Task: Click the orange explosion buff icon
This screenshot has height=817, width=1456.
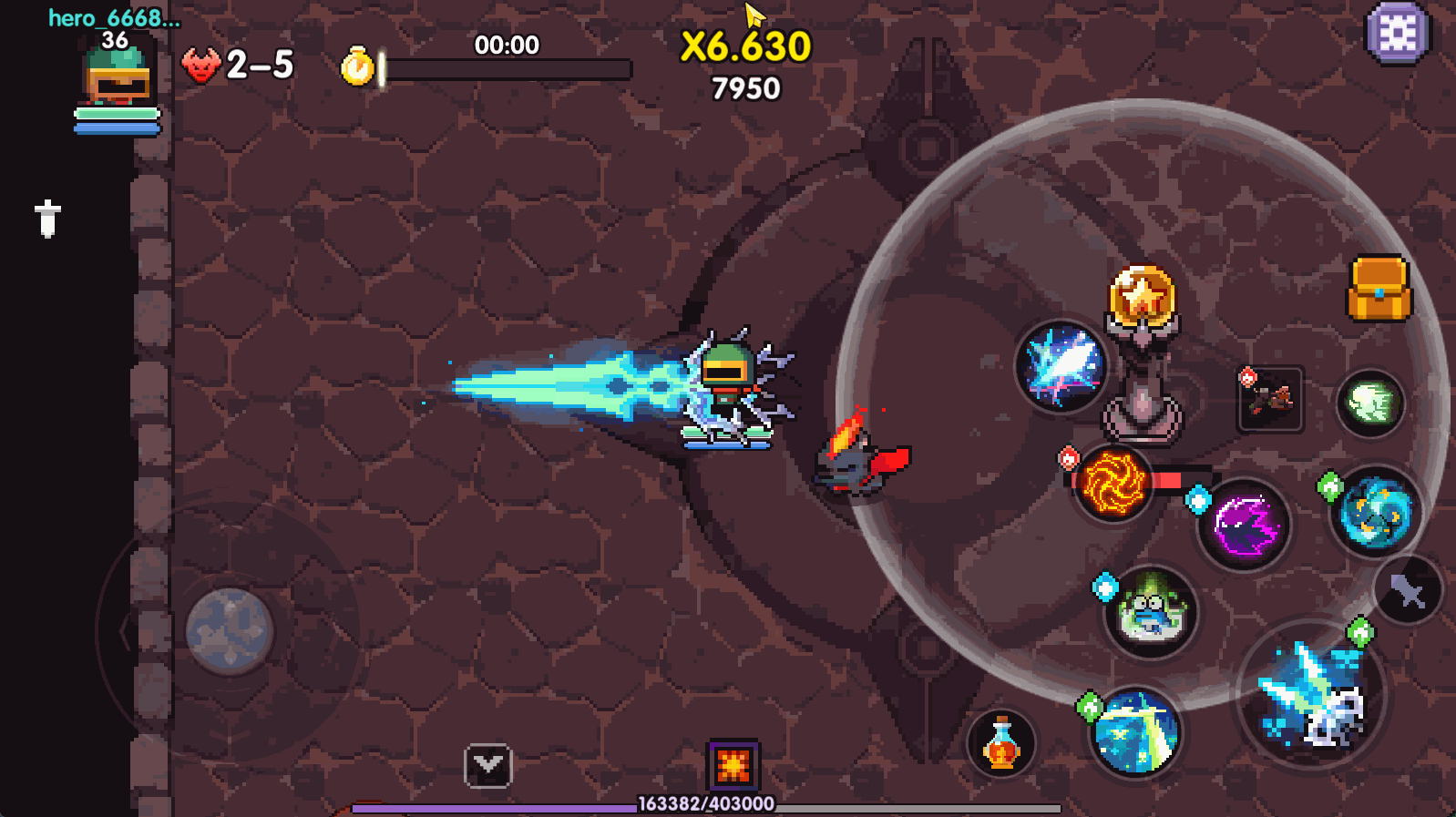Action: [x=733, y=765]
